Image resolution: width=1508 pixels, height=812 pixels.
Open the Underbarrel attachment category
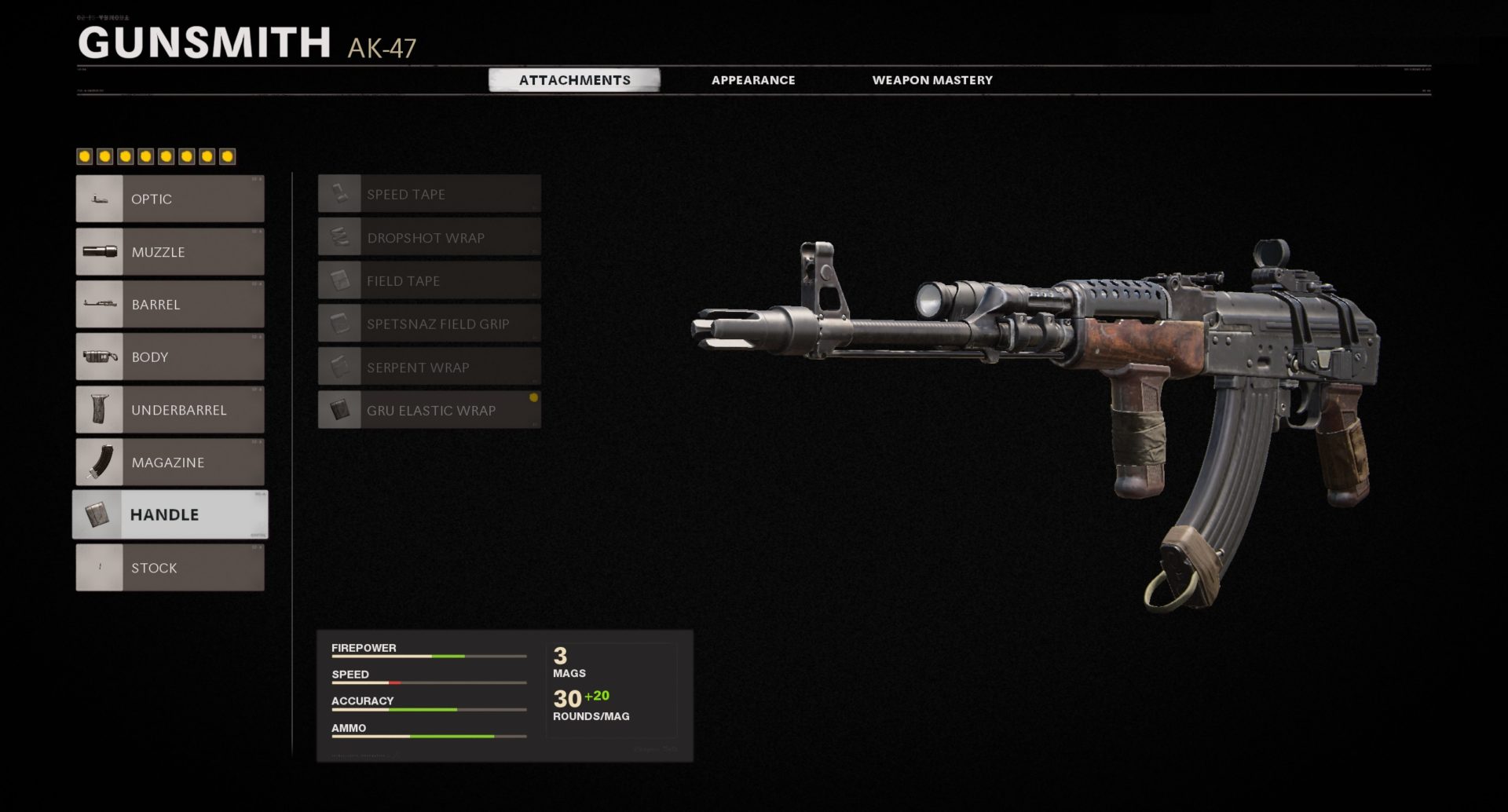click(170, 409)
